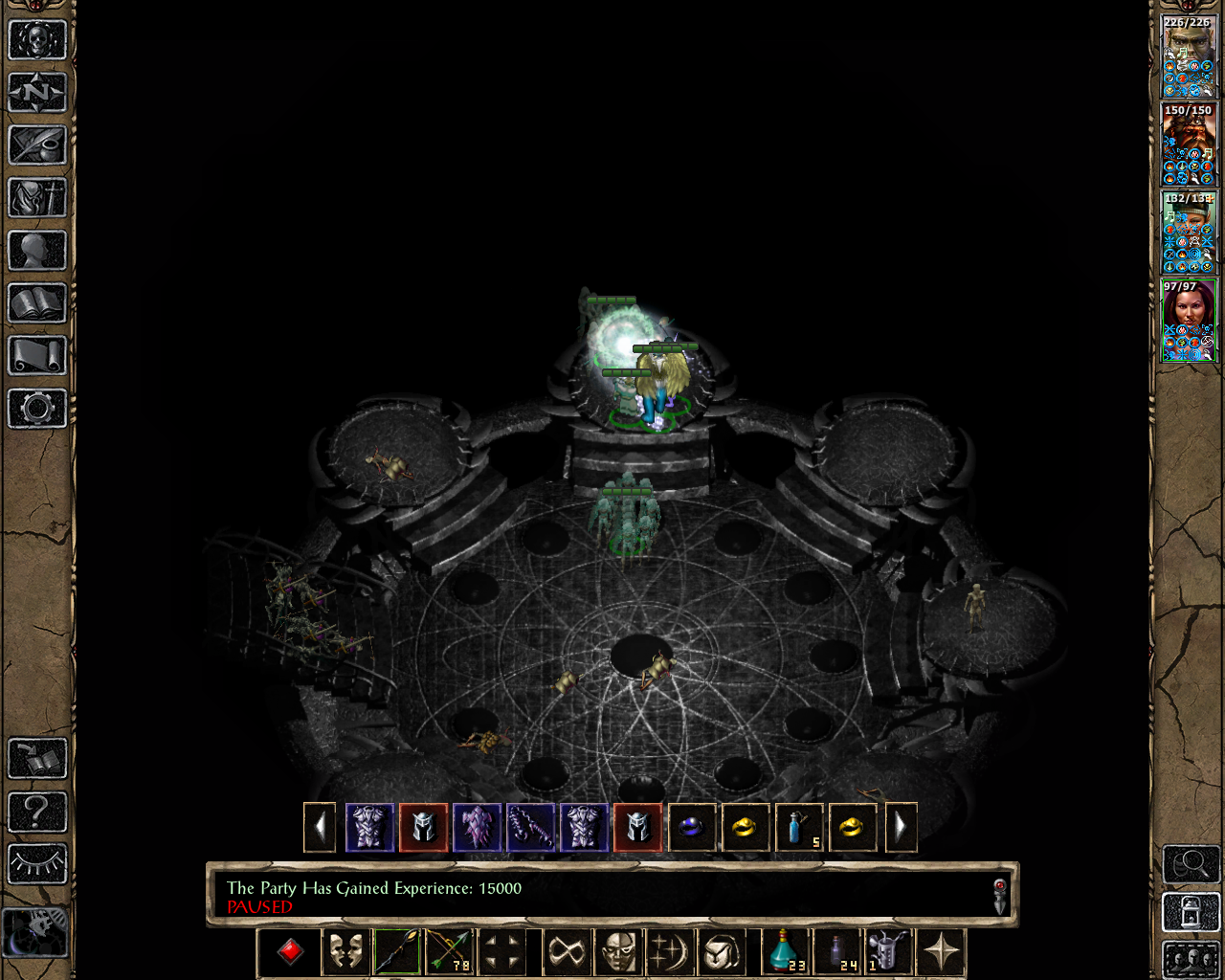Drink the blue quick-item potion
Viewport: 1225px width, 980px height.
[785, 952]
